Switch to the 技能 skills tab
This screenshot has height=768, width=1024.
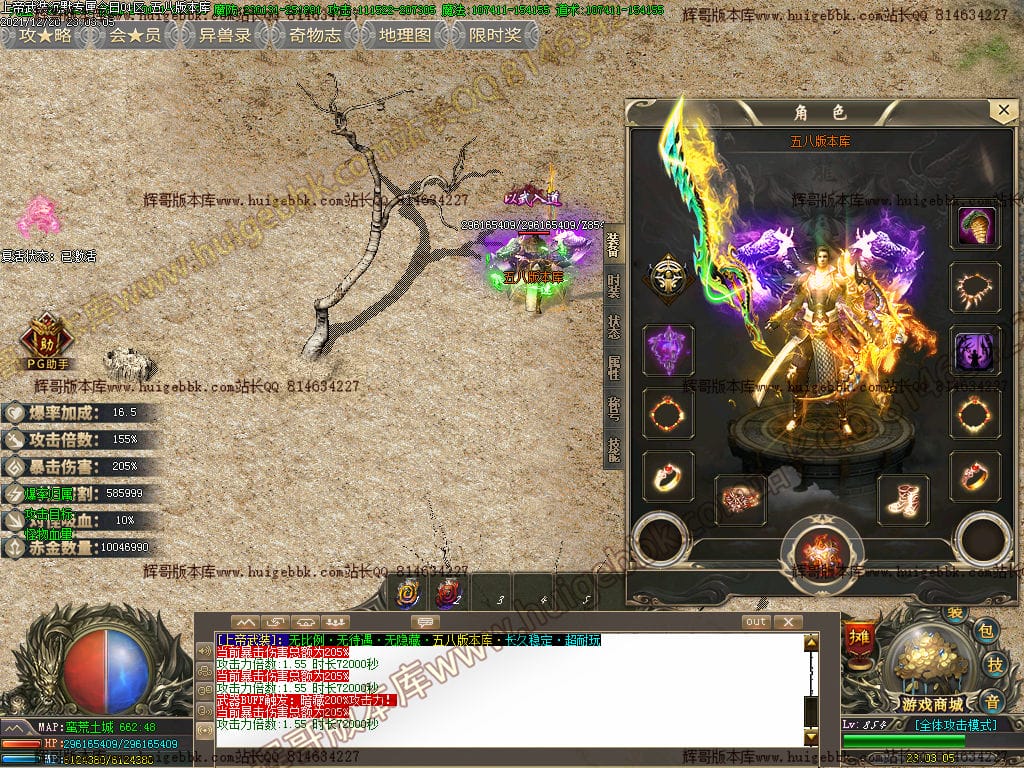tap(613, 451)
